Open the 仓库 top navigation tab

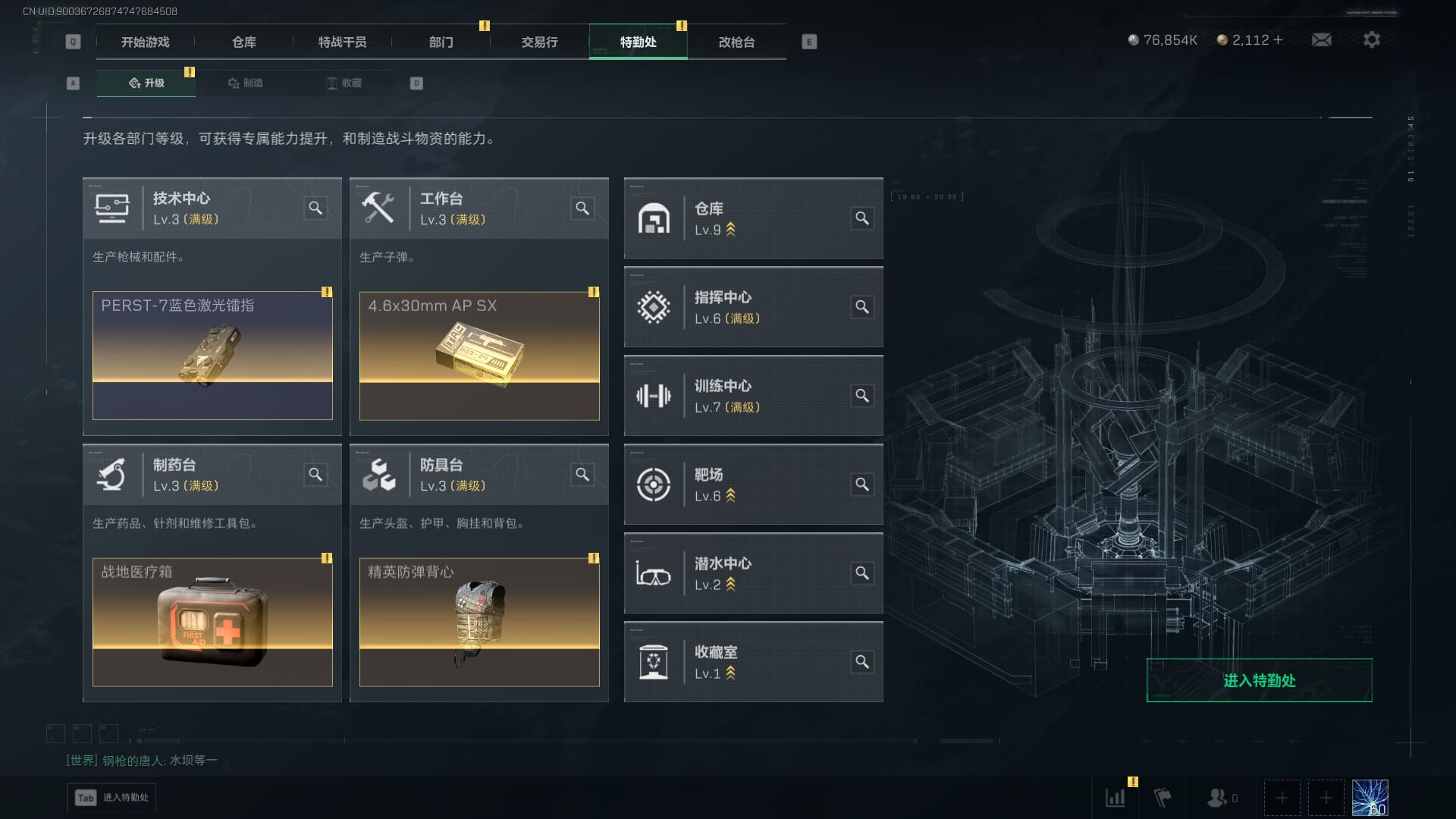[243, 42]
